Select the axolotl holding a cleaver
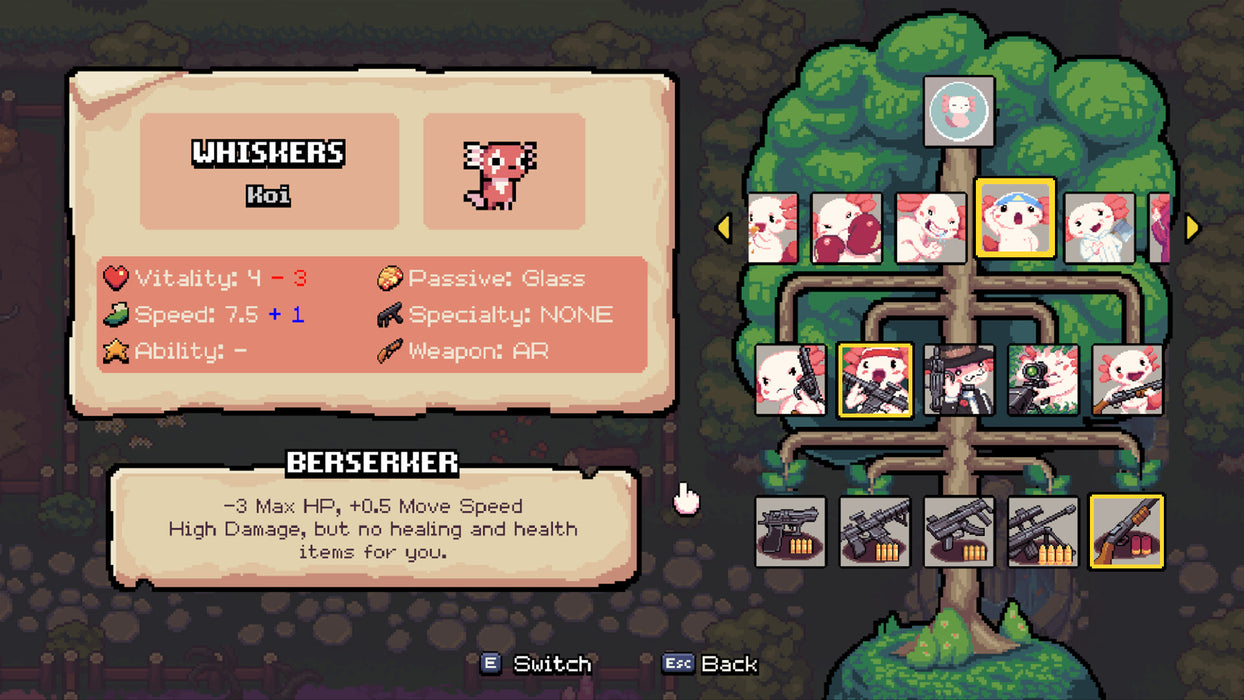This screenshot has height=700, width=1244. tap(1099, 228)
